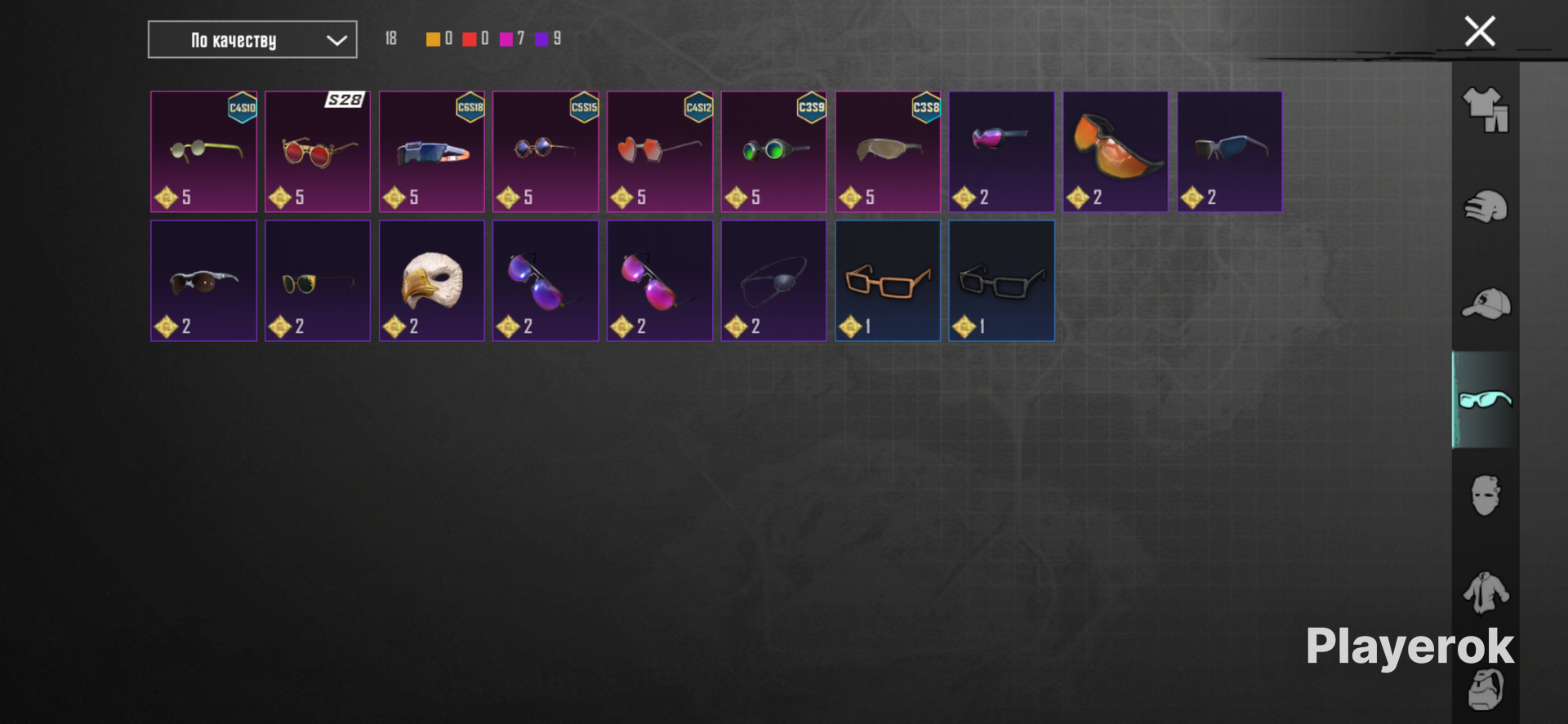Select the C5S15 round blue-lens glasses

point(546,152)
